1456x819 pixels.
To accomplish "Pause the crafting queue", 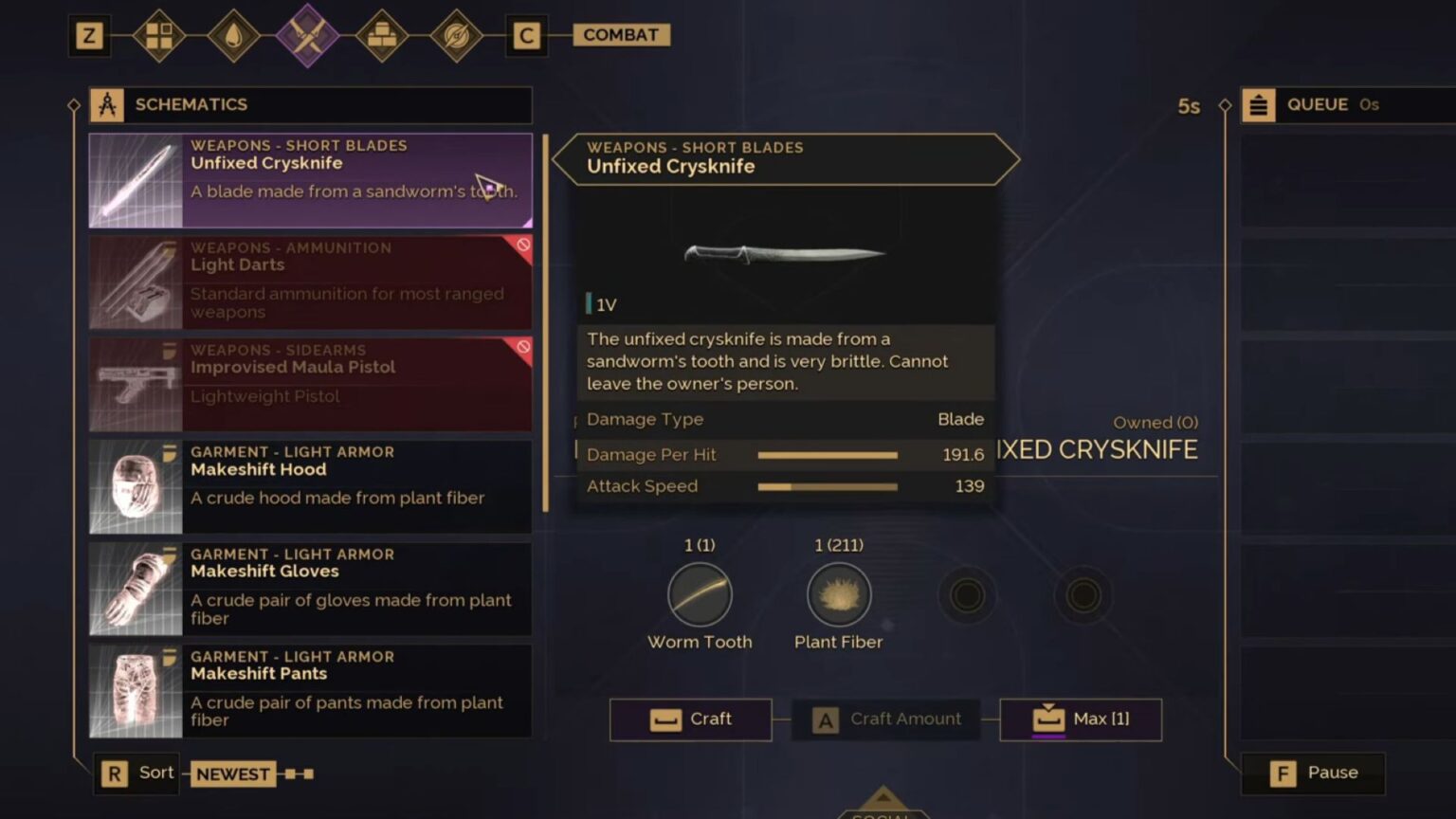I will click(1314, 773).
